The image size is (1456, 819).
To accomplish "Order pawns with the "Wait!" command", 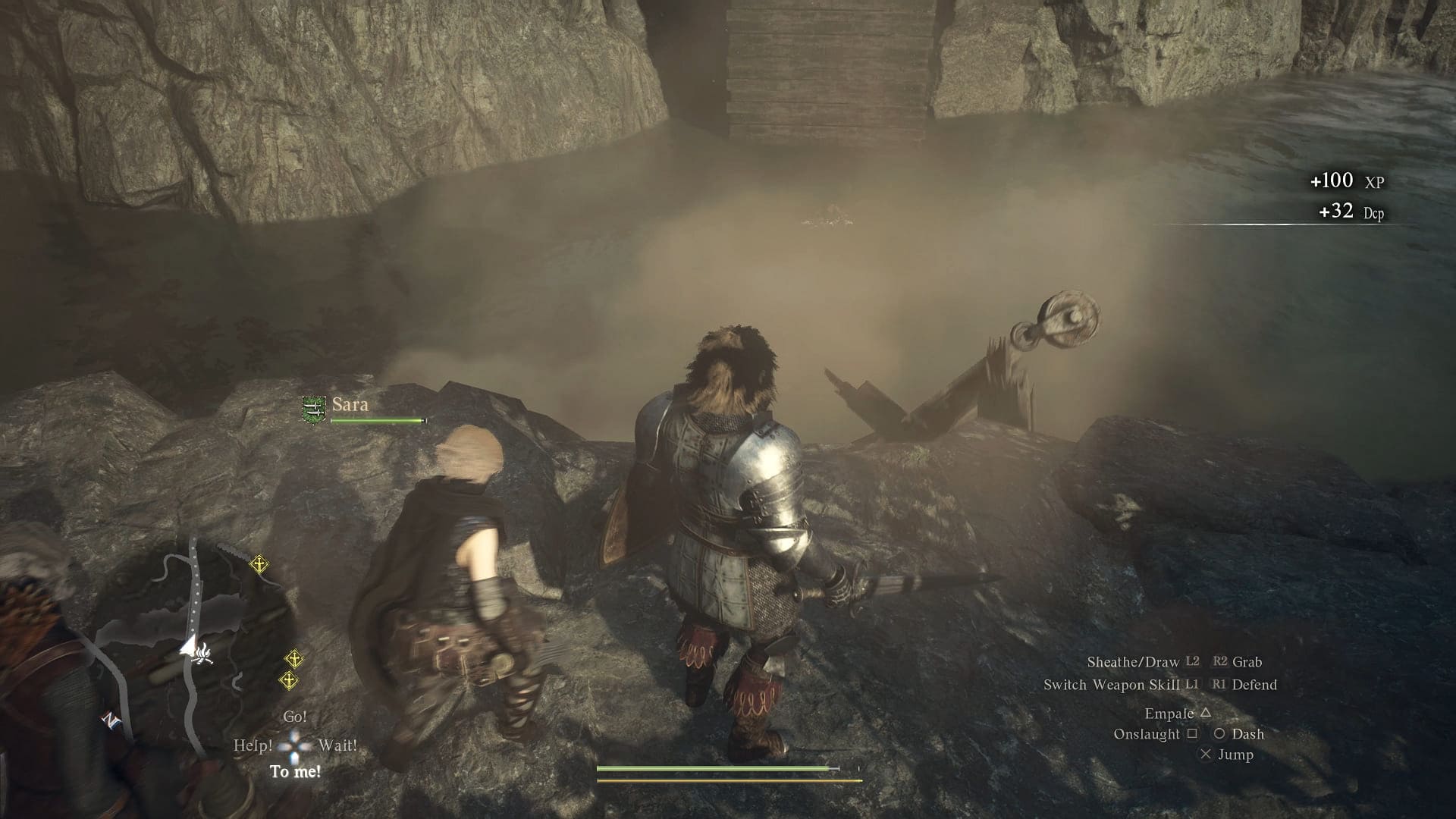I will pyautogui.click(x=337, y=745).
